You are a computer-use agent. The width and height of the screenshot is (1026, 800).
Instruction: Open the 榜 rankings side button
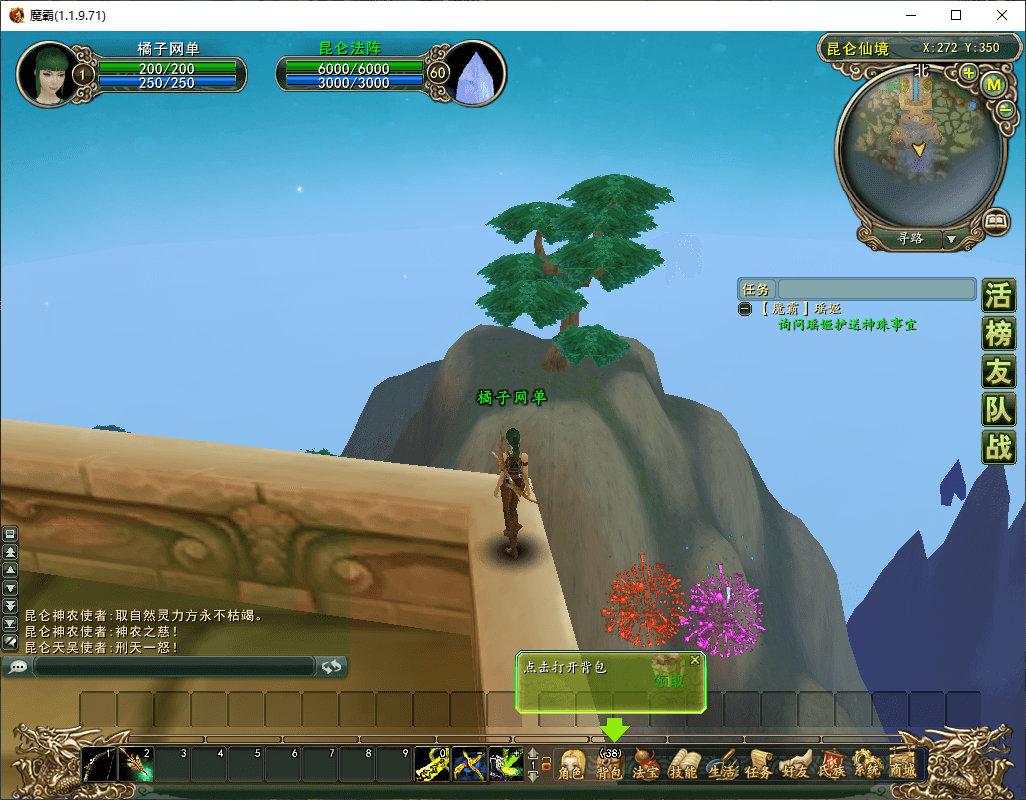998,333
